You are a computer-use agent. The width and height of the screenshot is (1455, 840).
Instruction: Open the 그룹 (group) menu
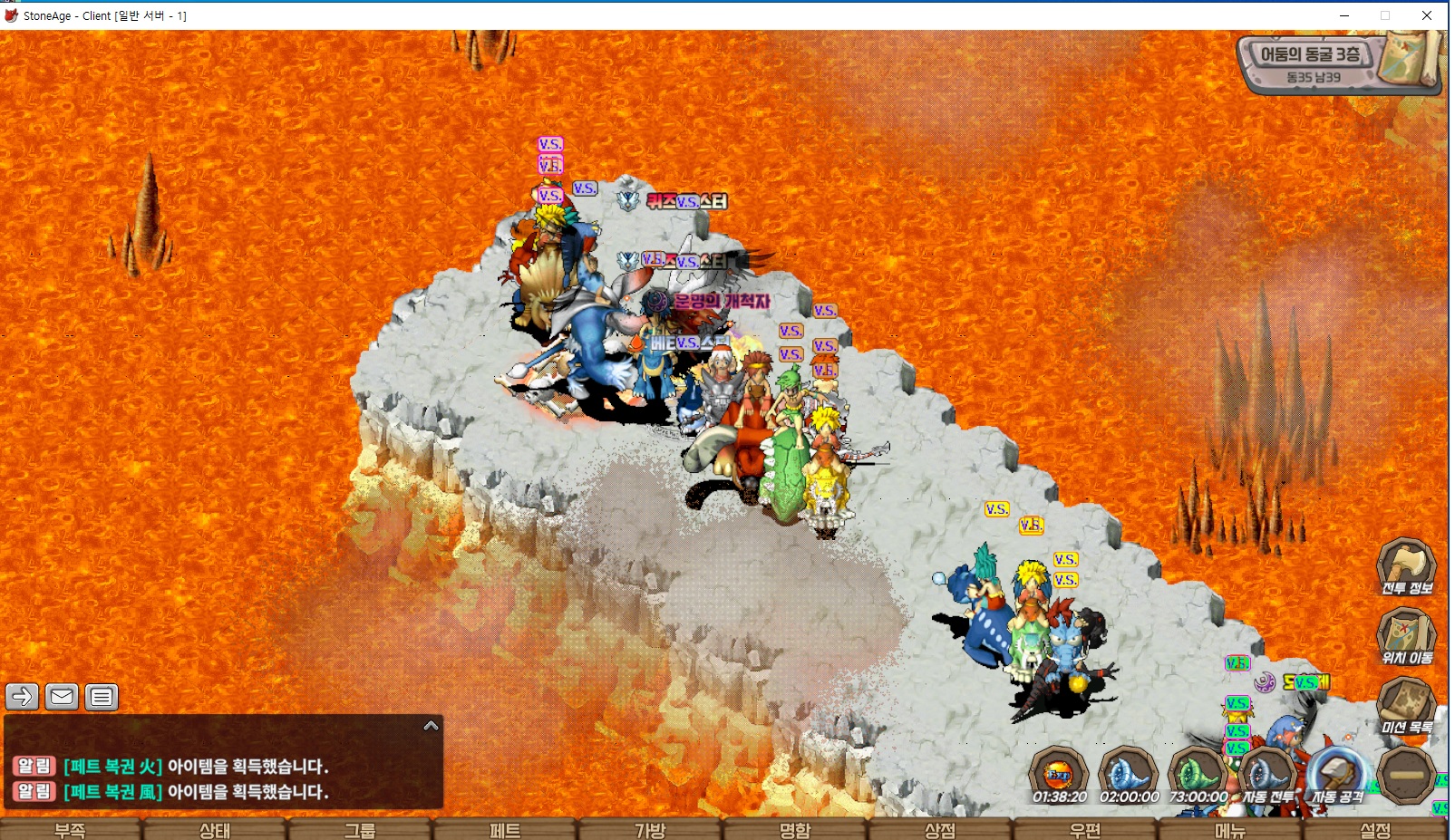[x=360, y=829]
